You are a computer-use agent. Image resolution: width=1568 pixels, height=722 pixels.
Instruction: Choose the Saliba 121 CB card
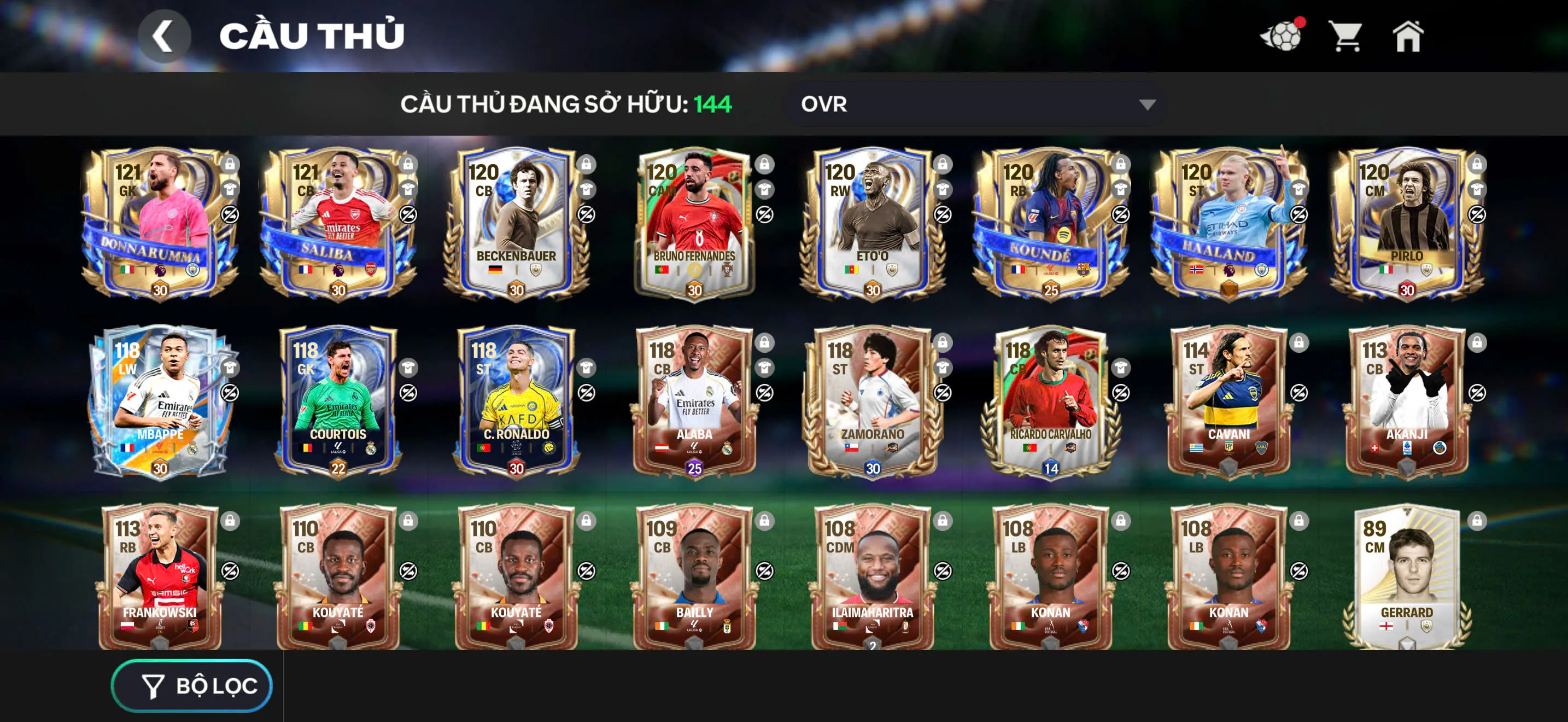point(338,223)
